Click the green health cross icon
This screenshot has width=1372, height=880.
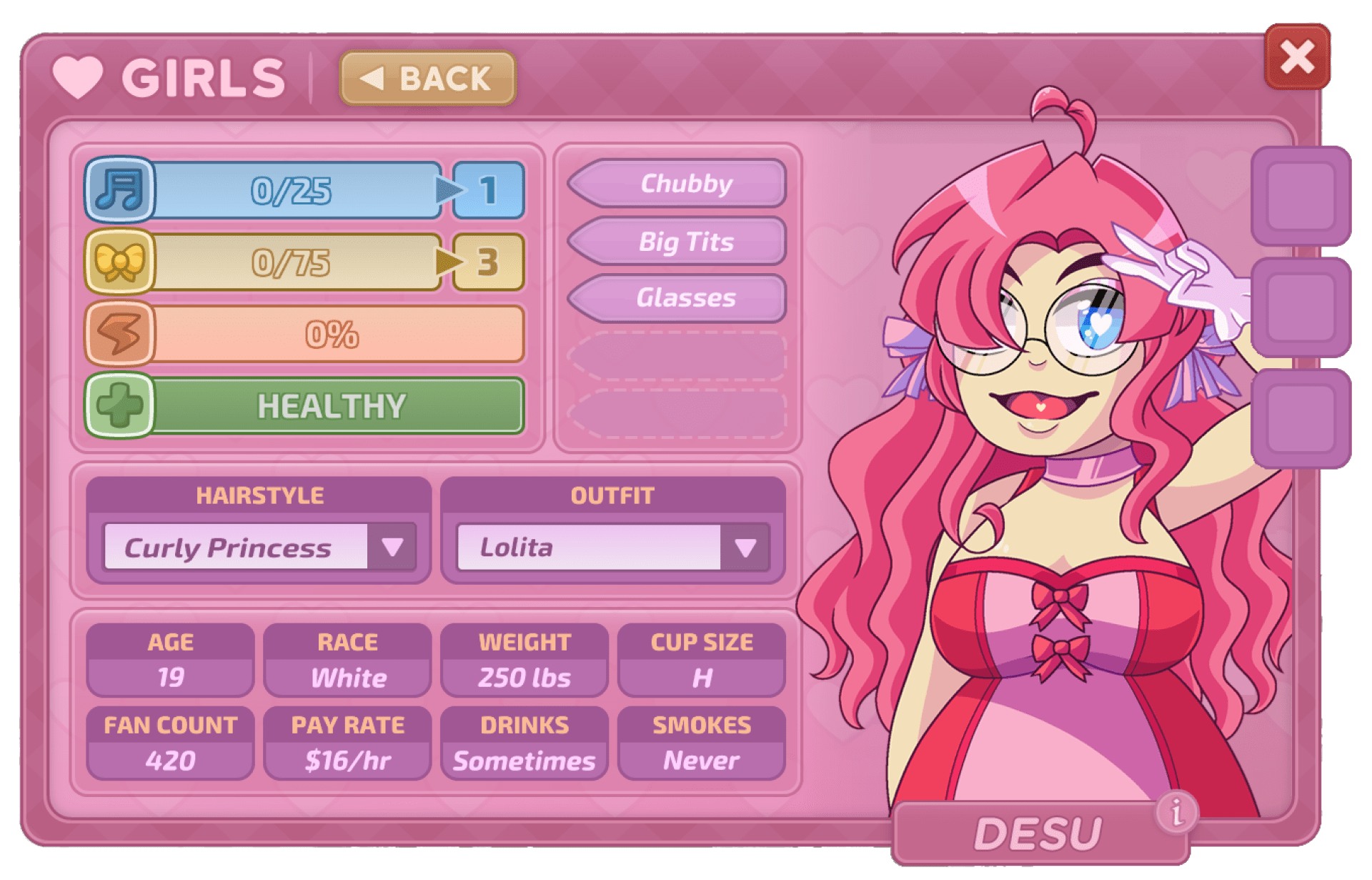(119, 405)
